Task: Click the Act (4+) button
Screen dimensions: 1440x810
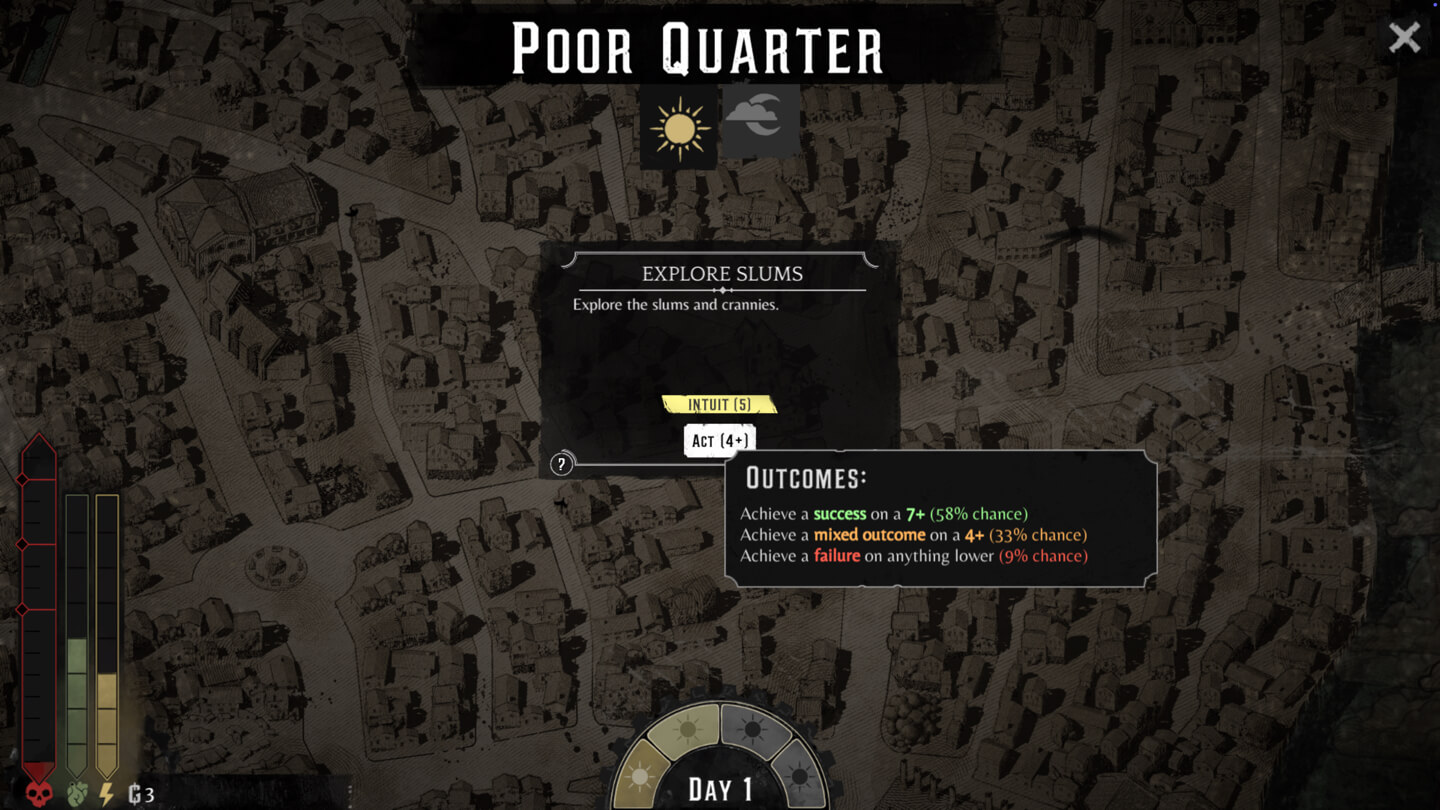Action: (x=719, y=440)
